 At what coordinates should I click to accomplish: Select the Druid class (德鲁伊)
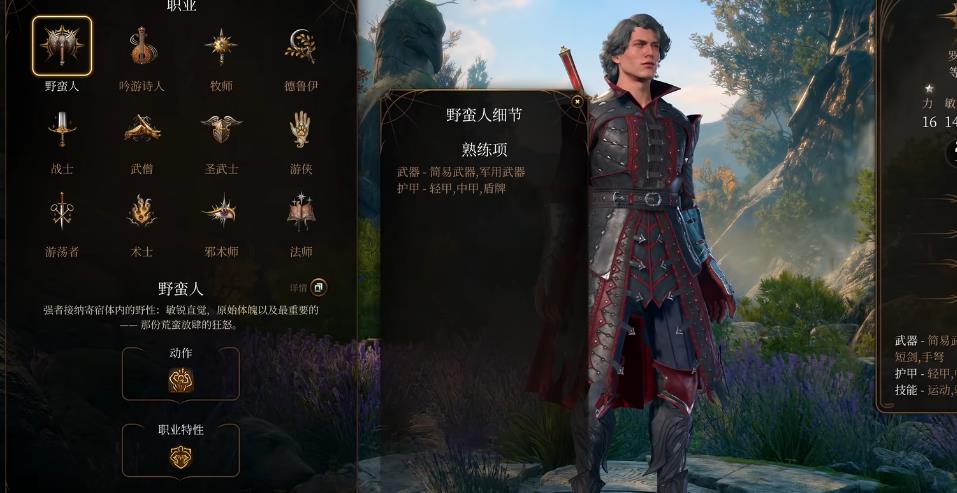(300, 46)
